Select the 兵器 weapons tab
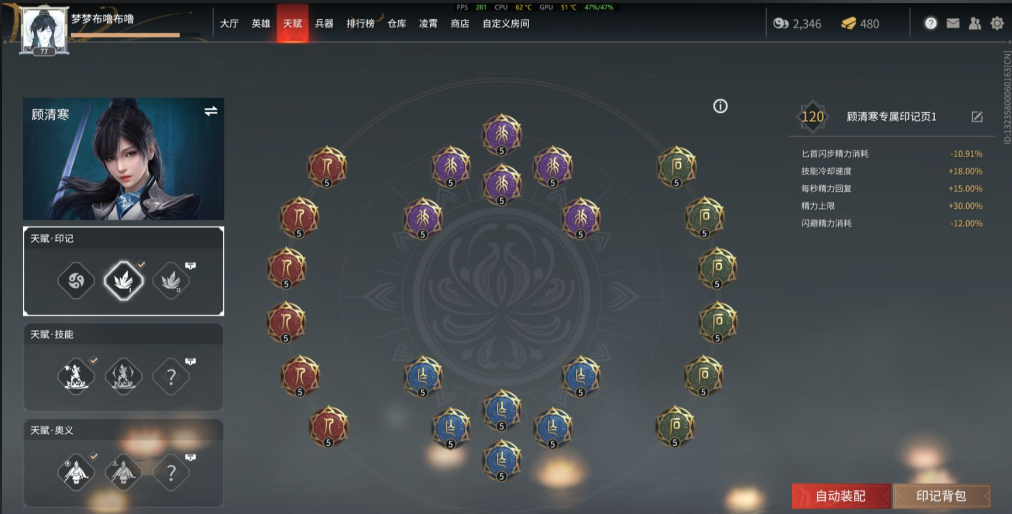This screenshot has height=514, width=1012. tap(324, 23)
